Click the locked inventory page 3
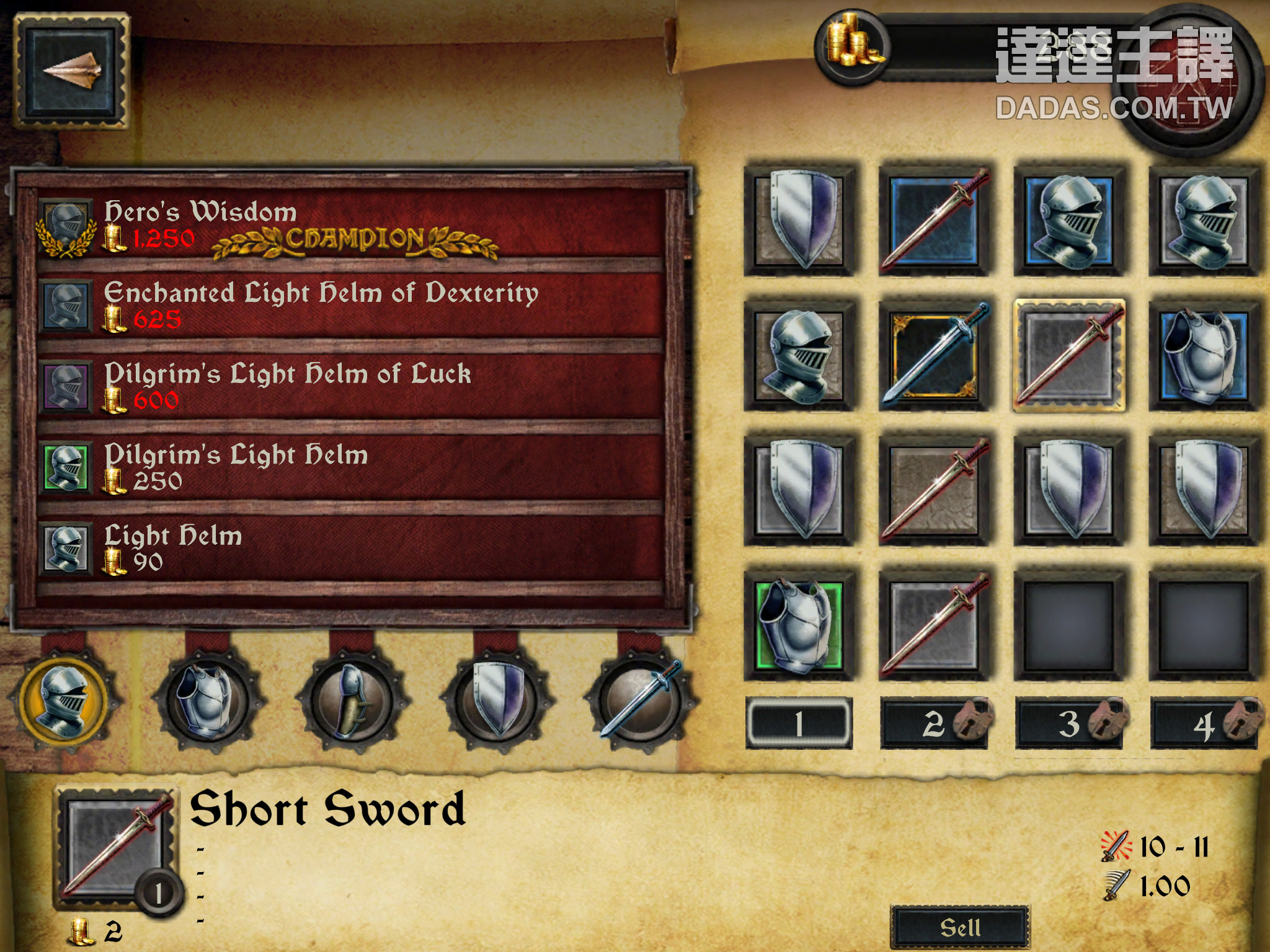1270x952 pixels. coord(1069,723)
